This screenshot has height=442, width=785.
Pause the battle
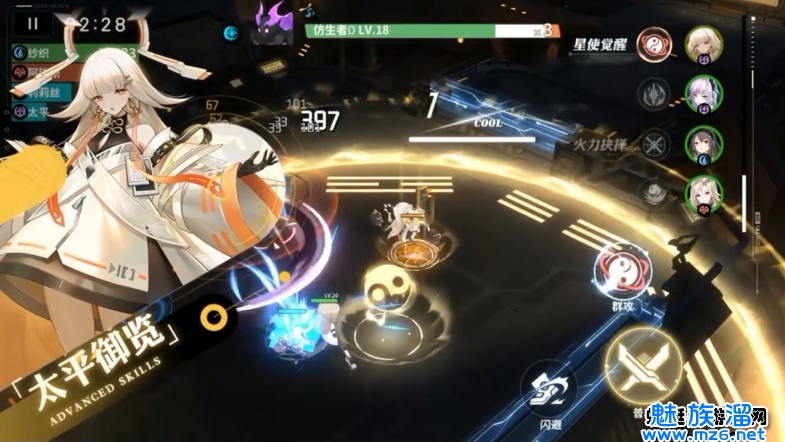[35, 23]
